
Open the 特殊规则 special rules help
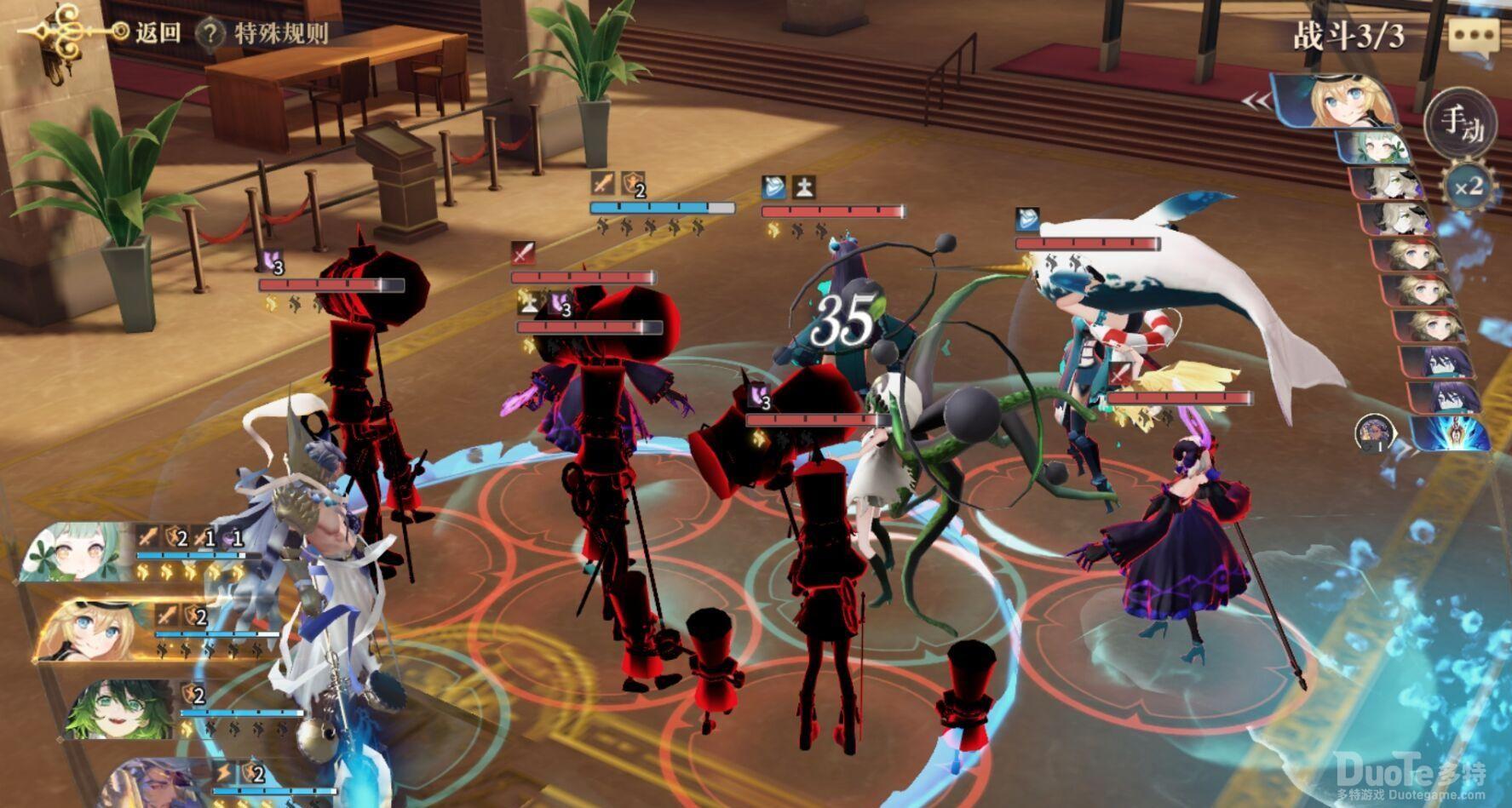tap(264, 34)
